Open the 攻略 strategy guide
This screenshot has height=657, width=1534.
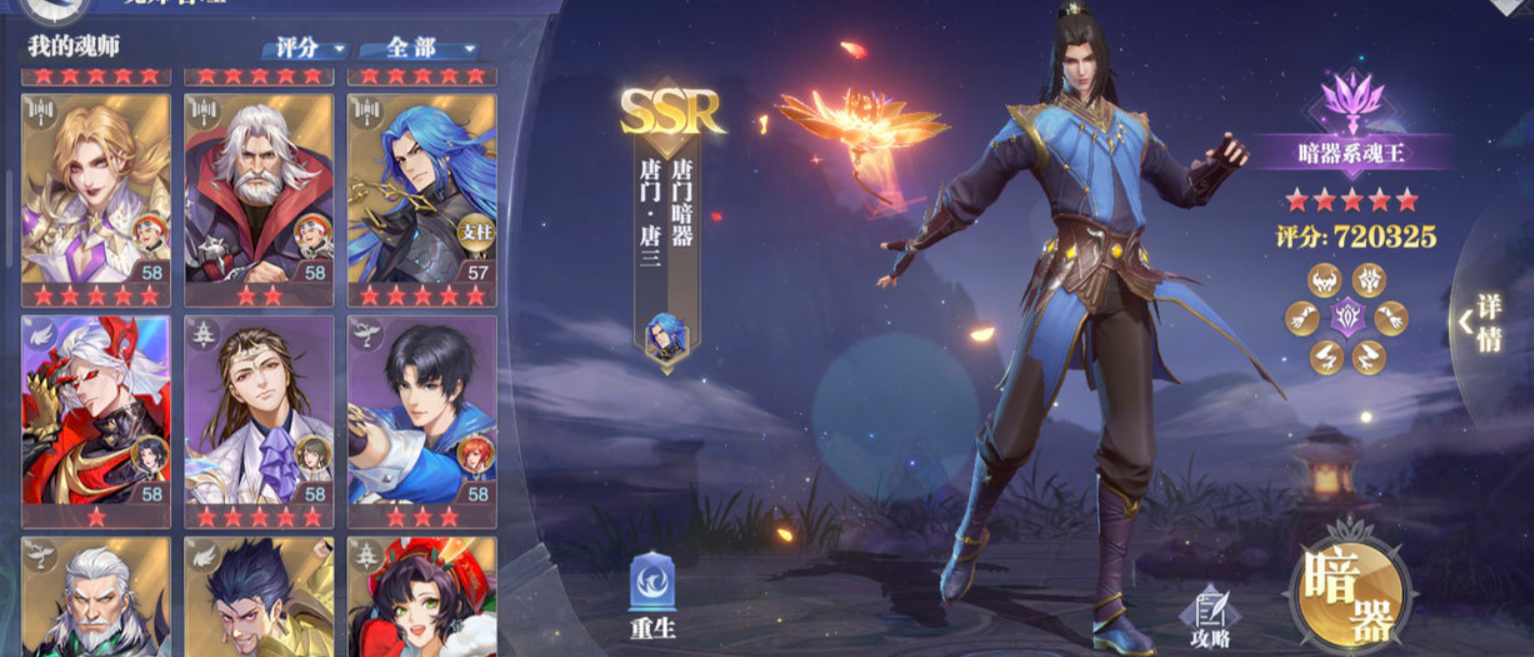pos(1208,615)
